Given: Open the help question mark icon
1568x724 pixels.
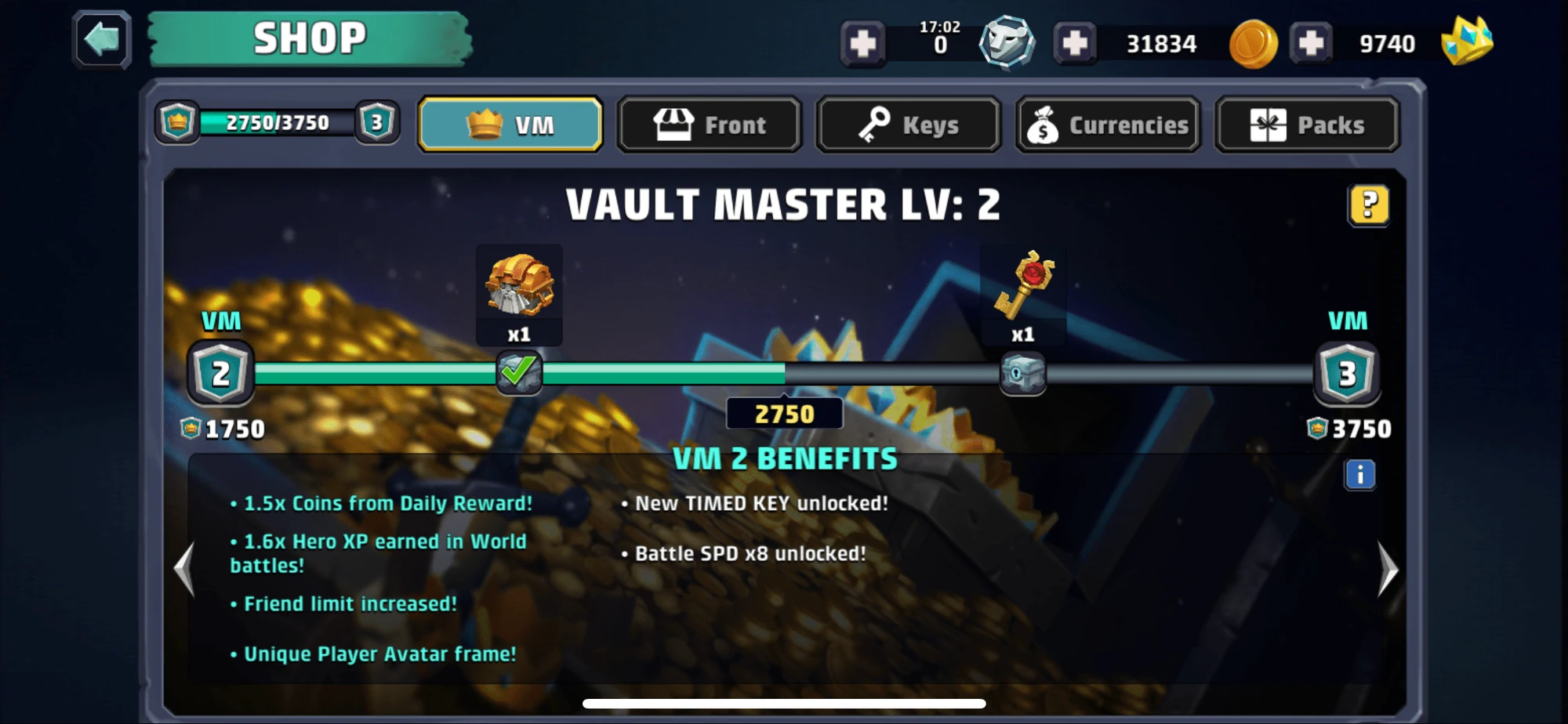Looking at the screenshot, I should (1367, 204).
